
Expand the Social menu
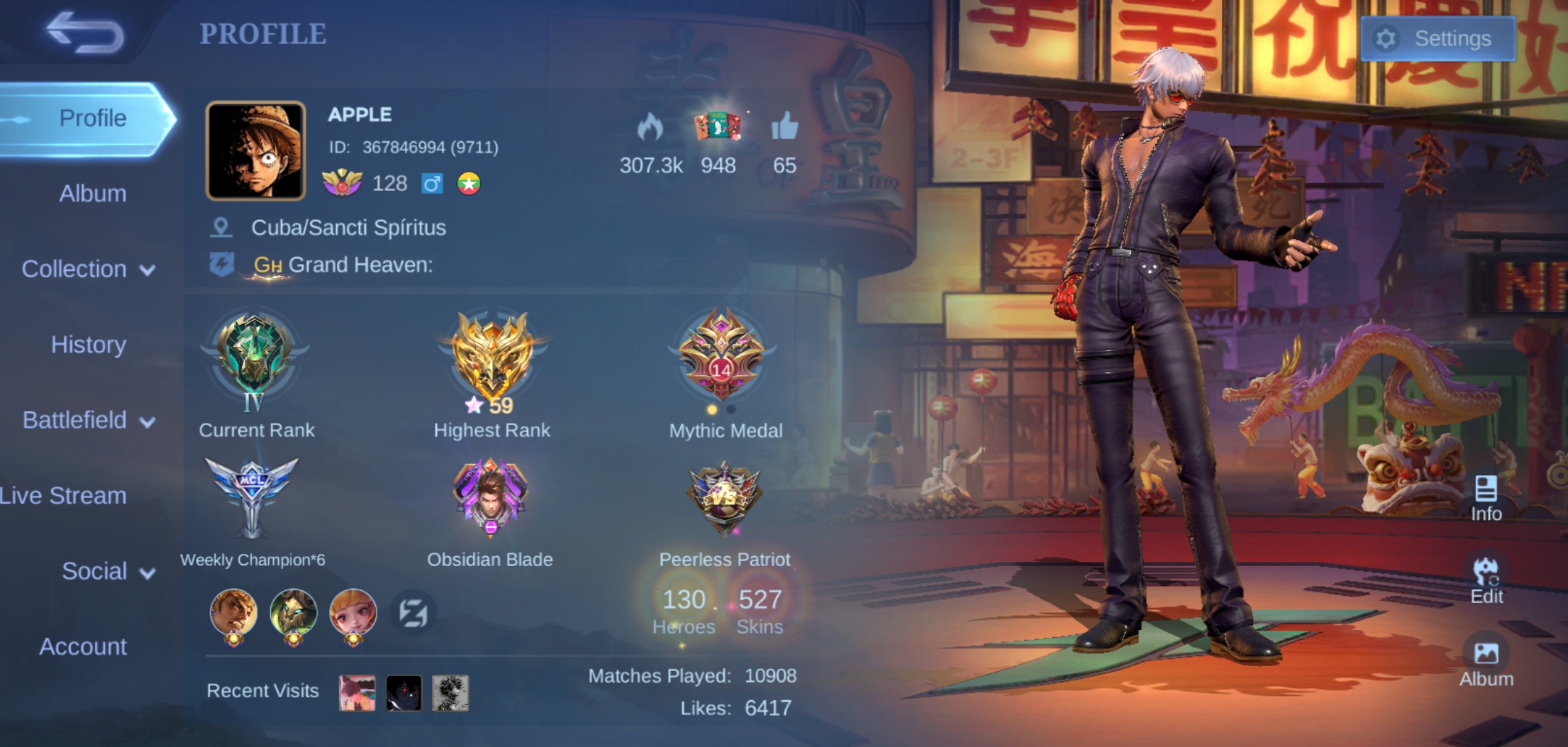(x=108, y=572)
